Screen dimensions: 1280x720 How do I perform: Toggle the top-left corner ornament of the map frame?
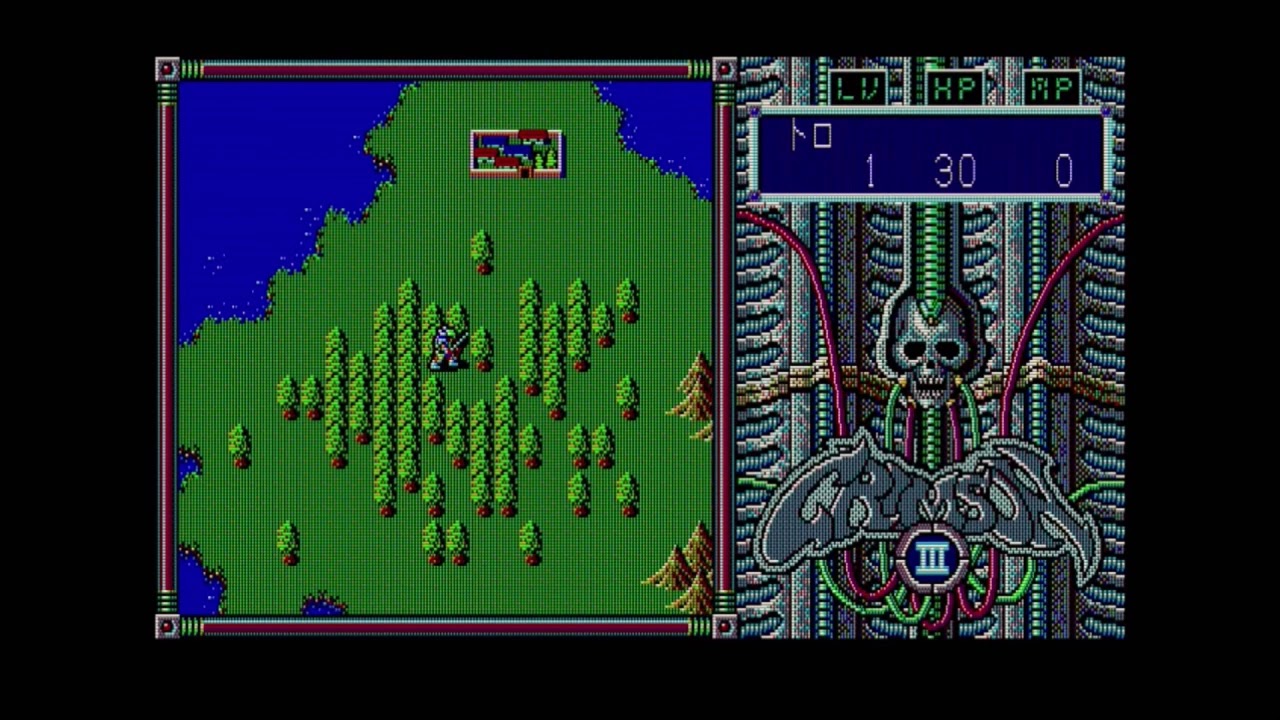pyautogui.click(x=167, y=67)
